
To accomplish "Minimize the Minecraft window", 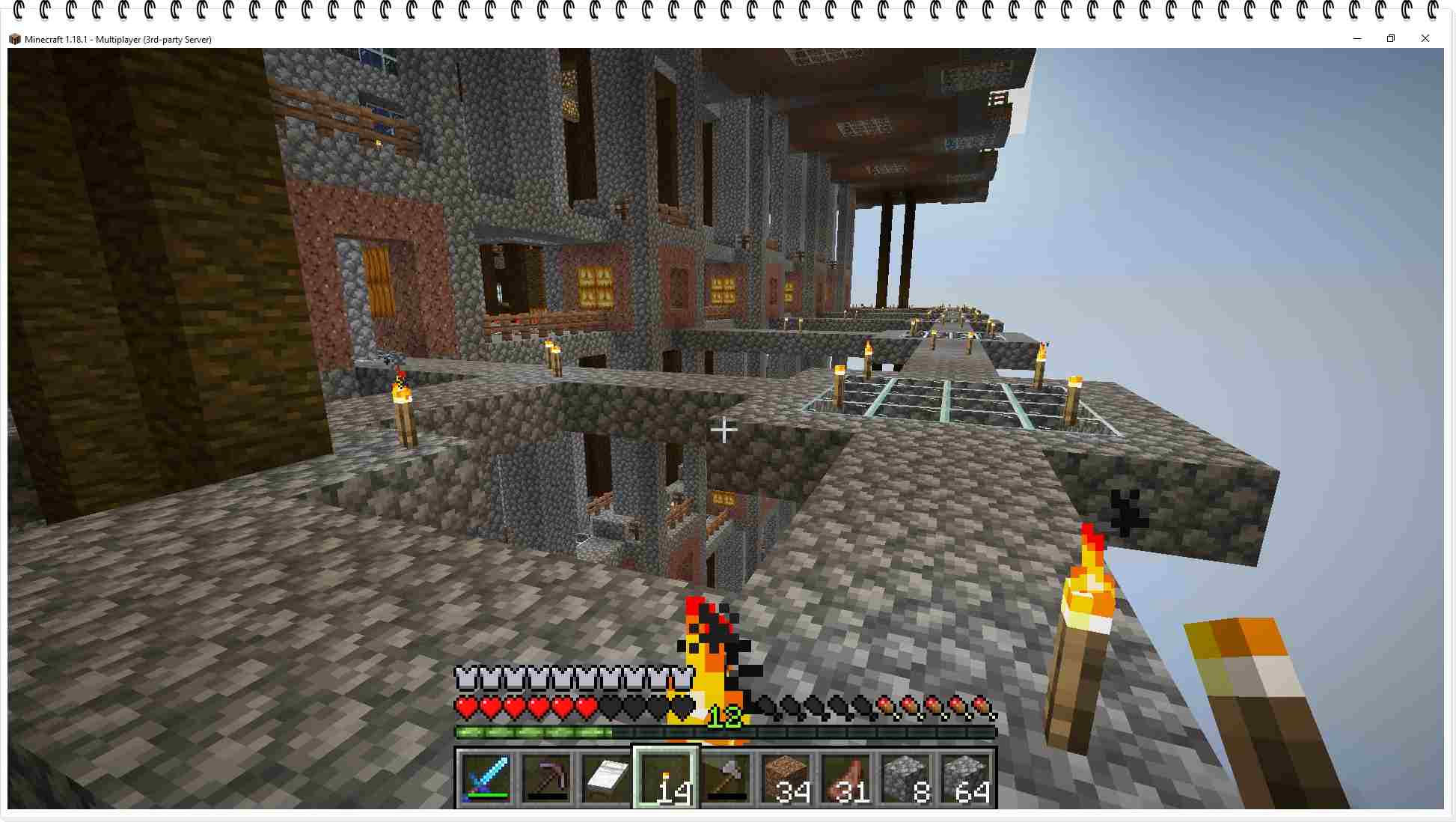I will 1357,38.
